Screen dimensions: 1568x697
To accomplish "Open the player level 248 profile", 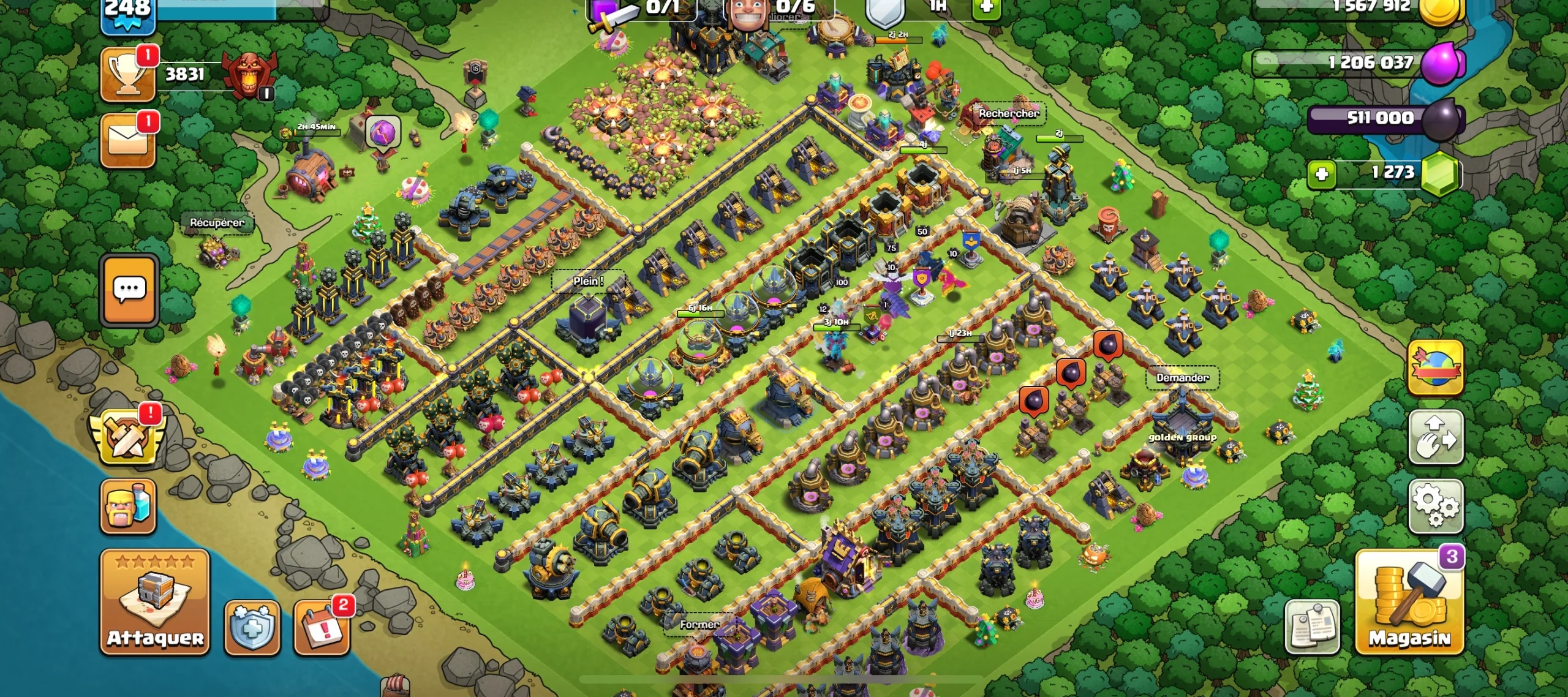I will coord(128,13).
